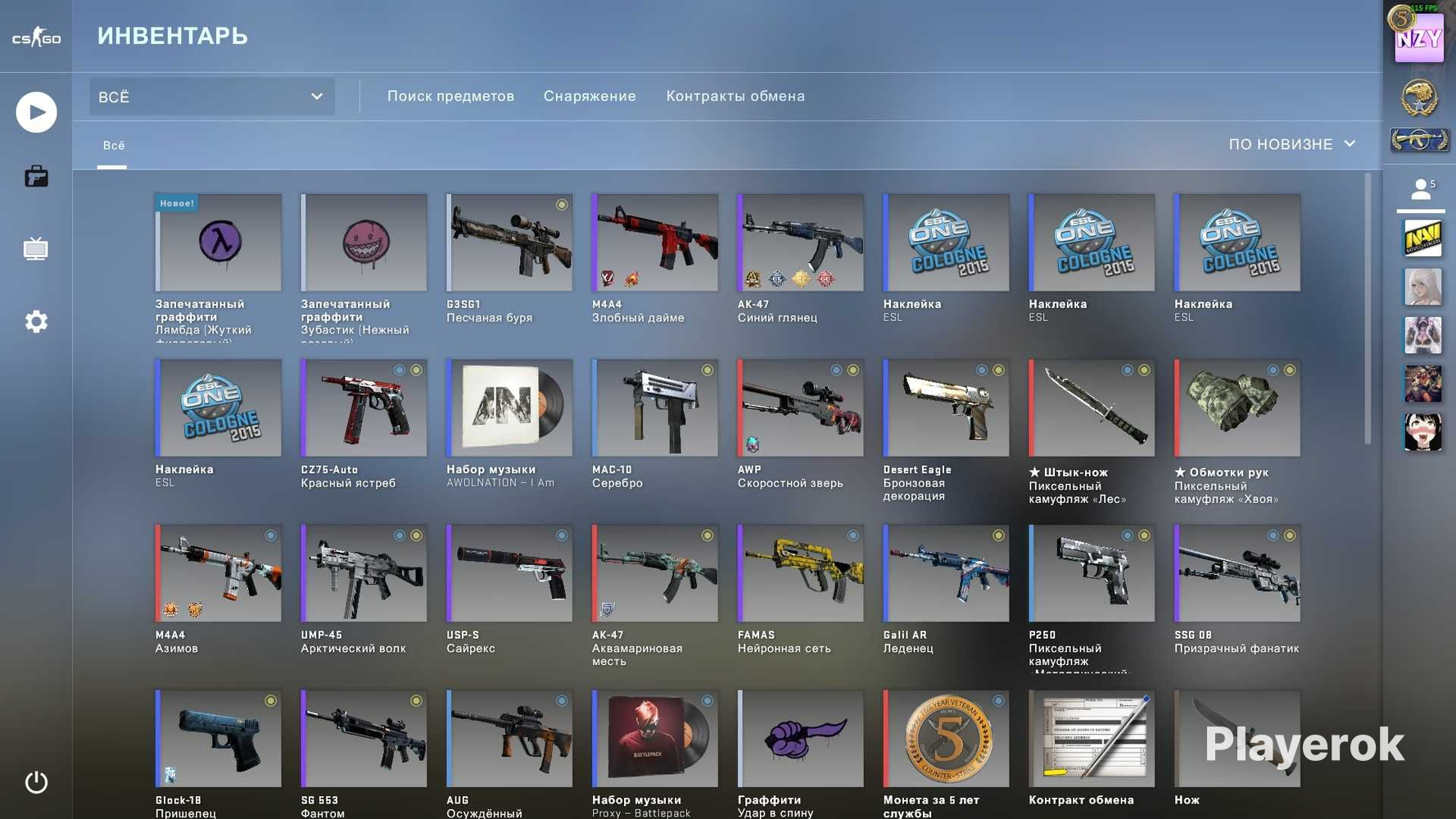Open game settings via gear icon
The image size is (1456, 819).
coord(36,322)
